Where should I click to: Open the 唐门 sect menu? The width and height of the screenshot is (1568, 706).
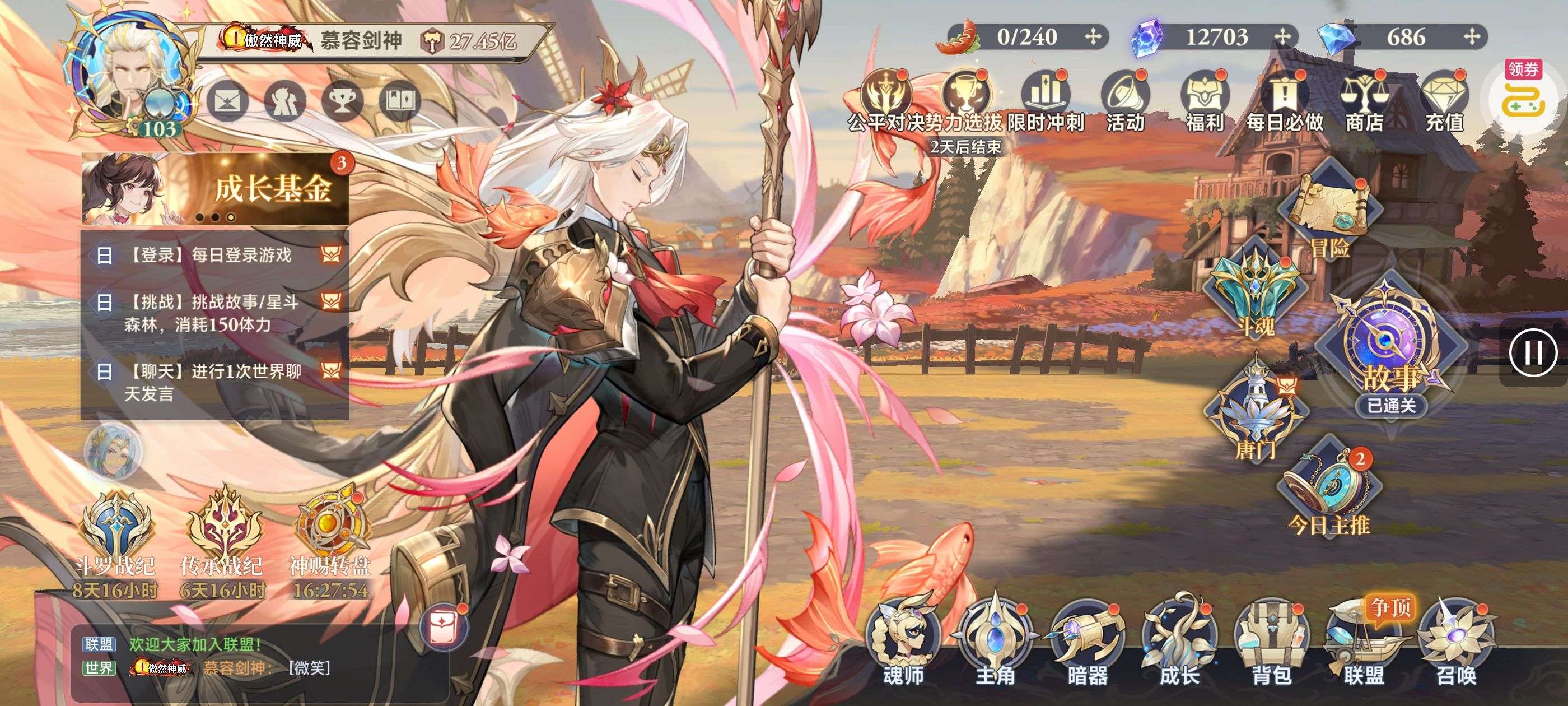pyautogui.click(x=1255, y=414)
